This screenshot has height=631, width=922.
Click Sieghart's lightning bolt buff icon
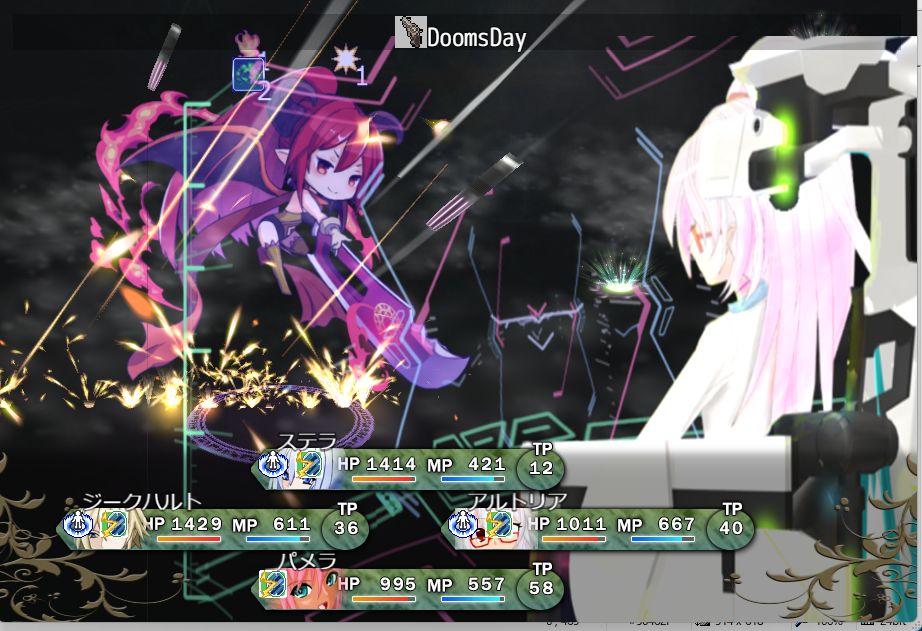[114, 524]
